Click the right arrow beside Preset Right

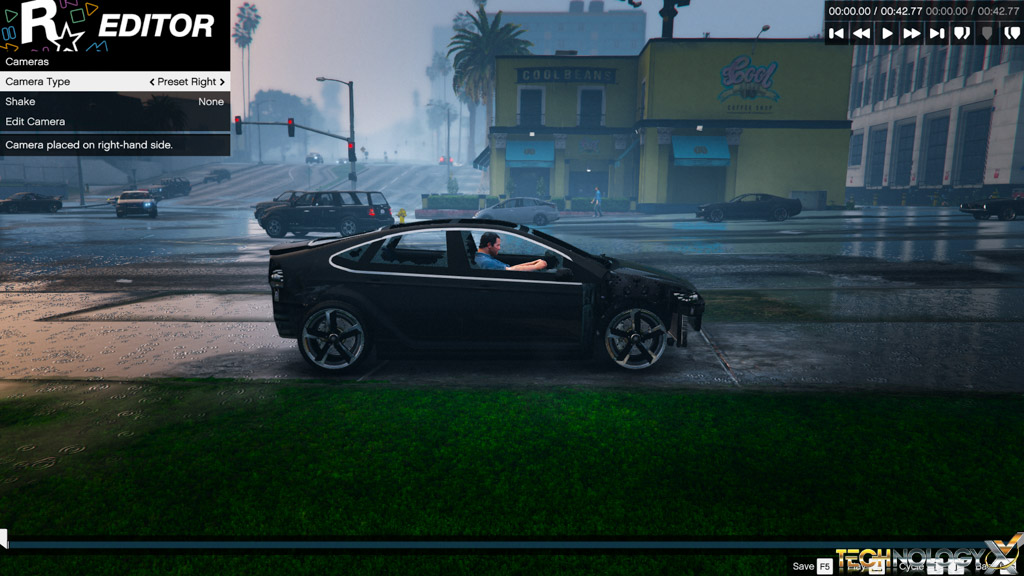(222, 82)
